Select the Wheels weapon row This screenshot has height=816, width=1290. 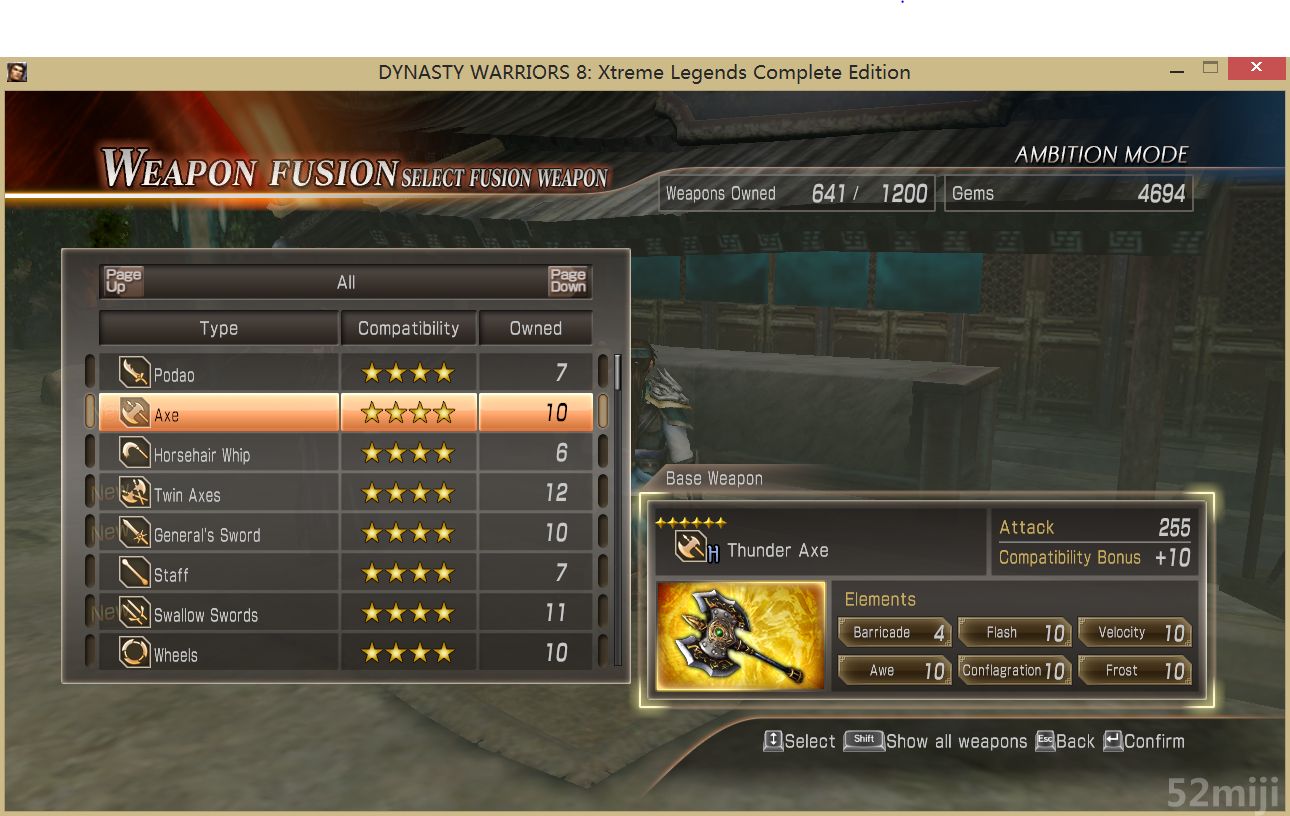click(x=218, y=654)
